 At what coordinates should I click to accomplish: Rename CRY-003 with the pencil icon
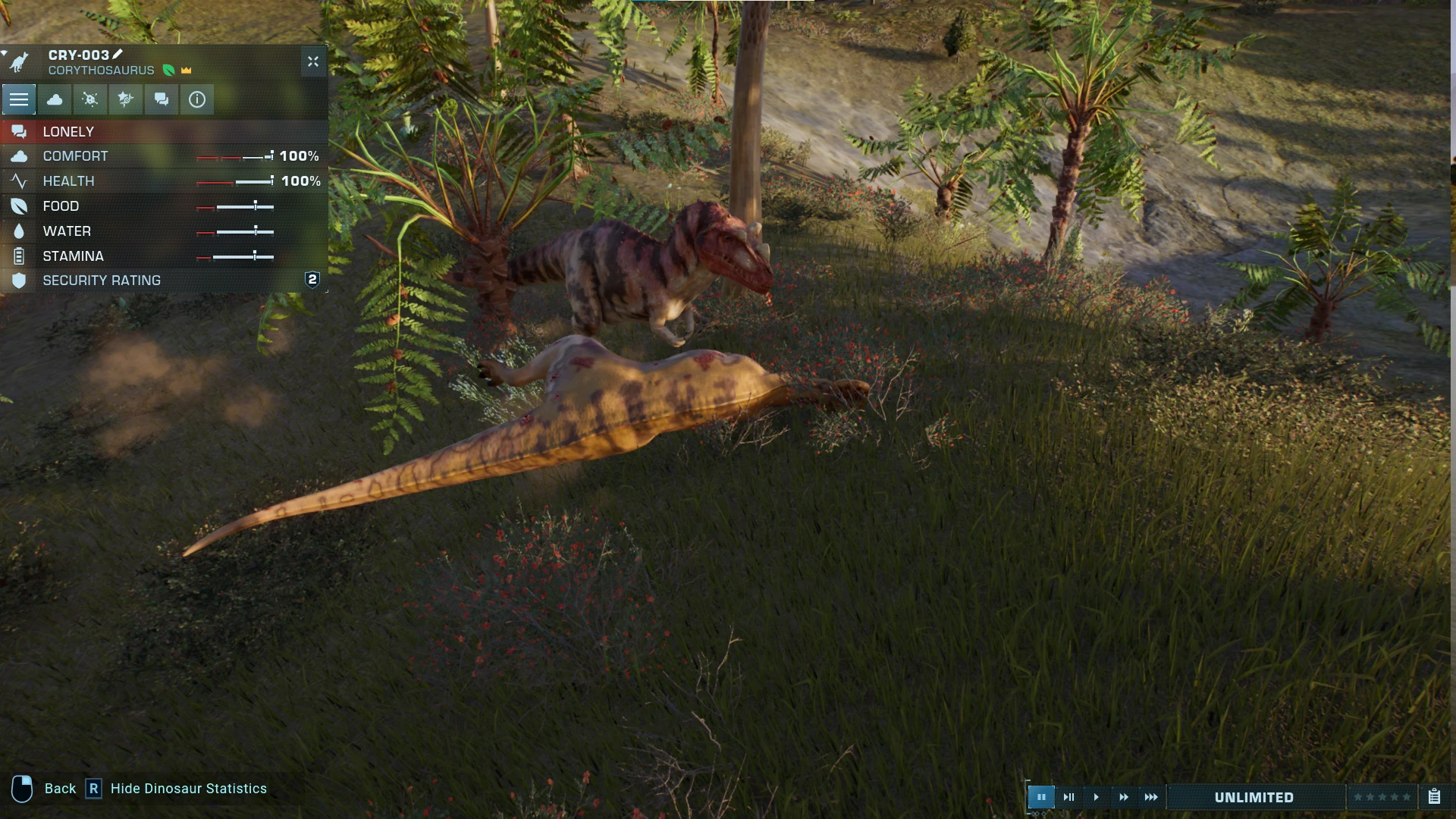[x=118, y=55]
